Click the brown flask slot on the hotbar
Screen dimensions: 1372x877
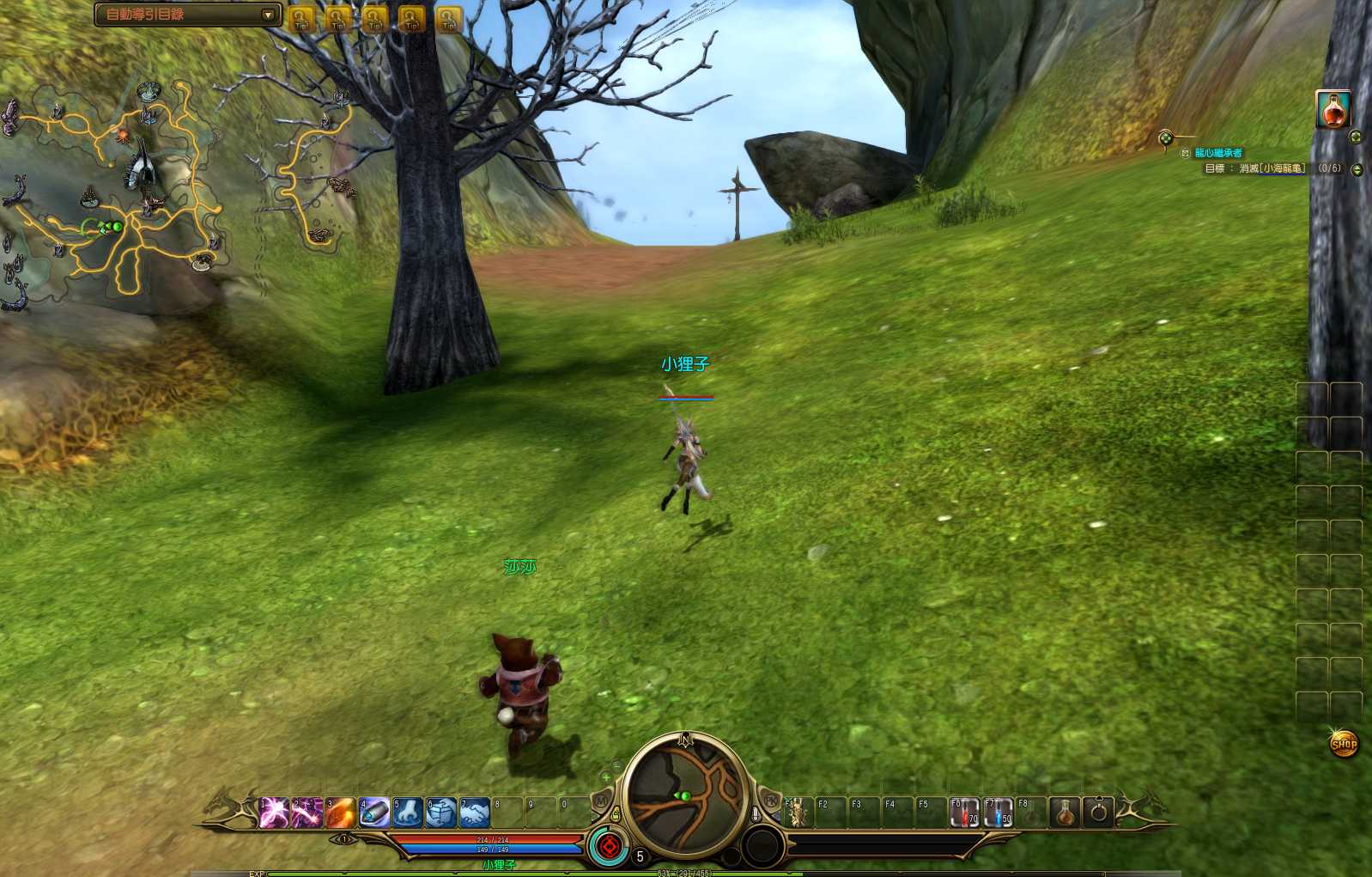[1065, 812]
